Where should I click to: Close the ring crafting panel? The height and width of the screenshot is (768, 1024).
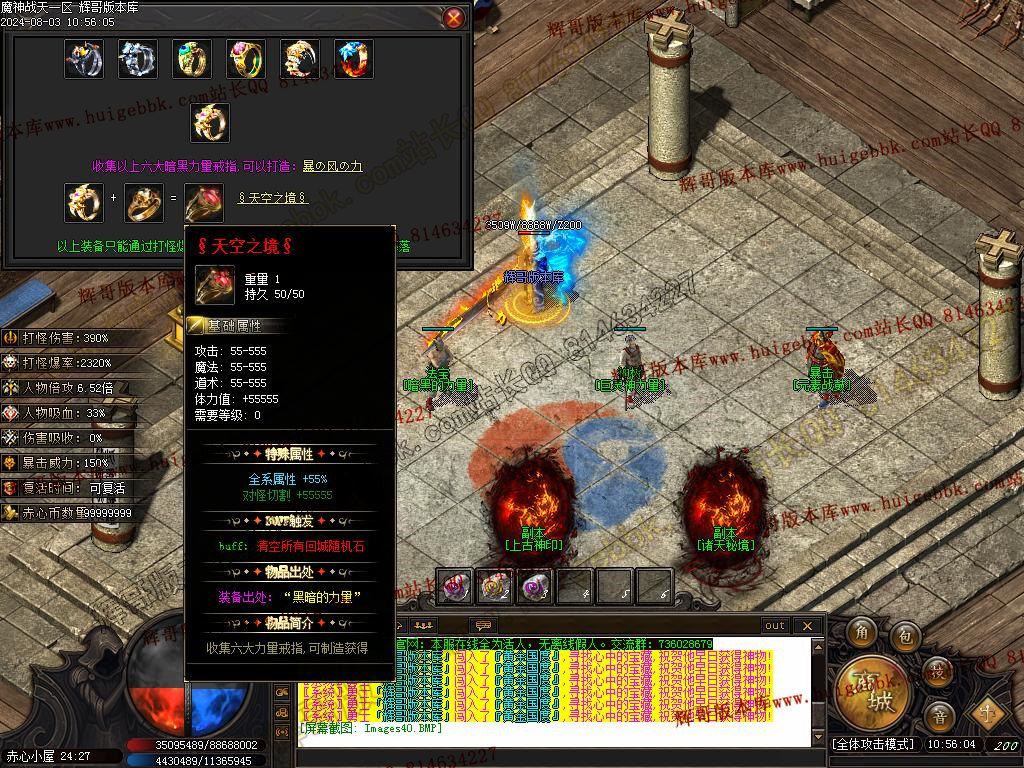click(454, 18)
